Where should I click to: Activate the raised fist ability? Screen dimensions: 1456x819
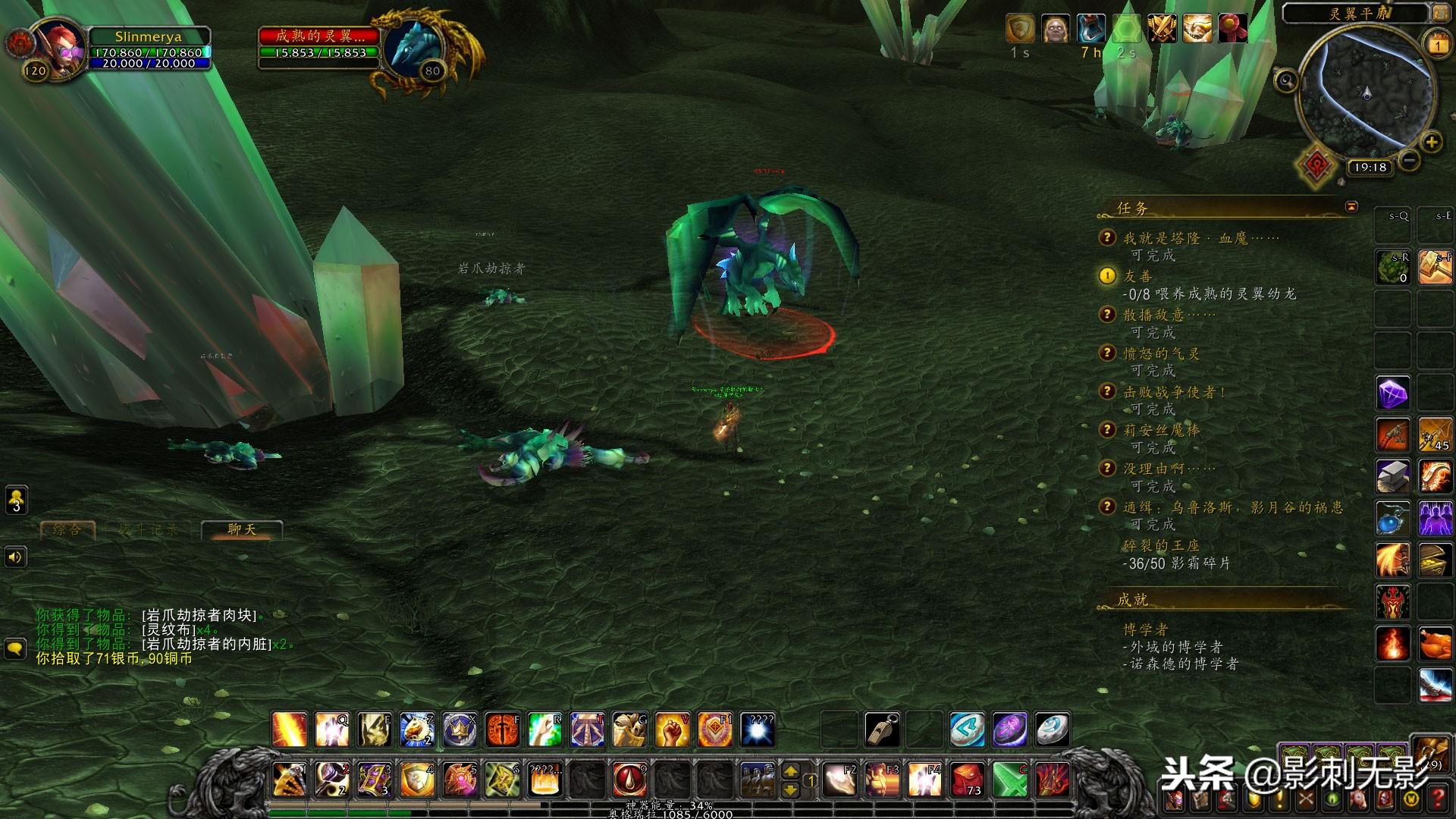tap(672, 730)
